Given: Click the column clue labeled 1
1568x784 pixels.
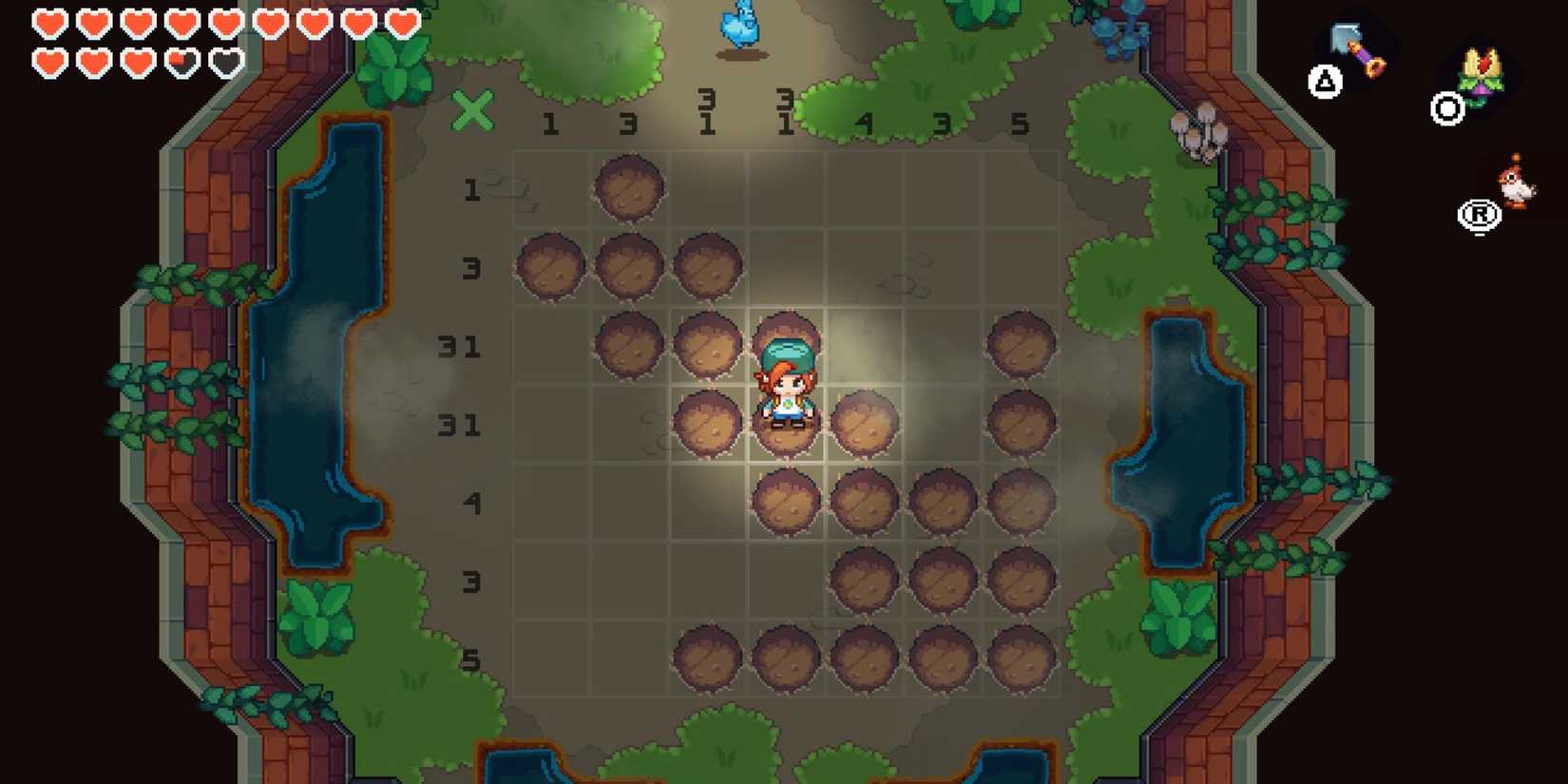Looking at the screenshot, I should (551, 123).
